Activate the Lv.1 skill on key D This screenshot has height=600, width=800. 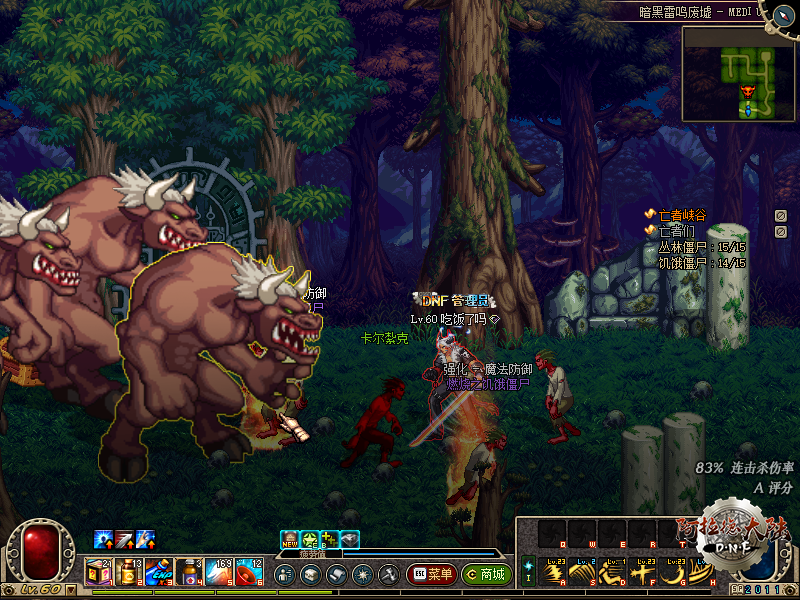tap(614, 573)
